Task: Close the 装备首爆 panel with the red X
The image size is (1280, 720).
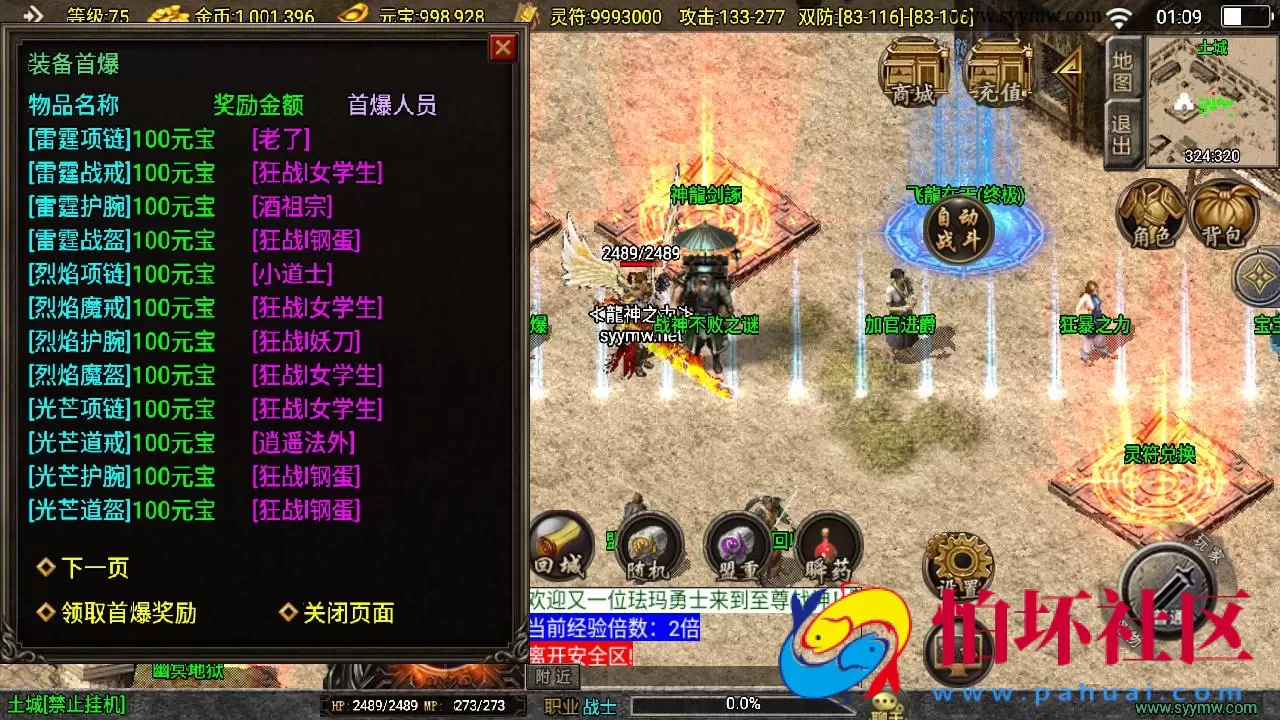Action: (x=502, y=47)
